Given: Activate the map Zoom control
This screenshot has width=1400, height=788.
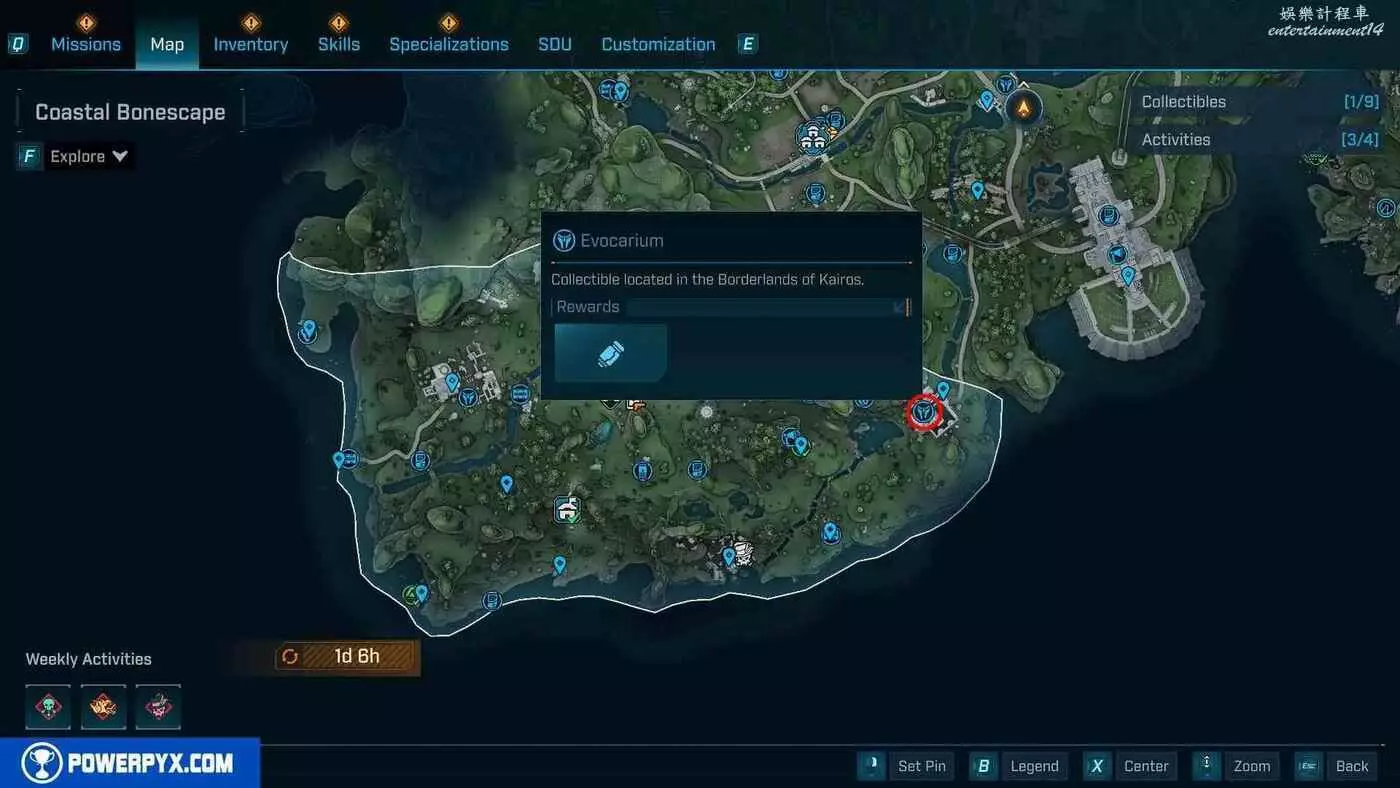Looking at the screenshot, I should pos(1237,766).
